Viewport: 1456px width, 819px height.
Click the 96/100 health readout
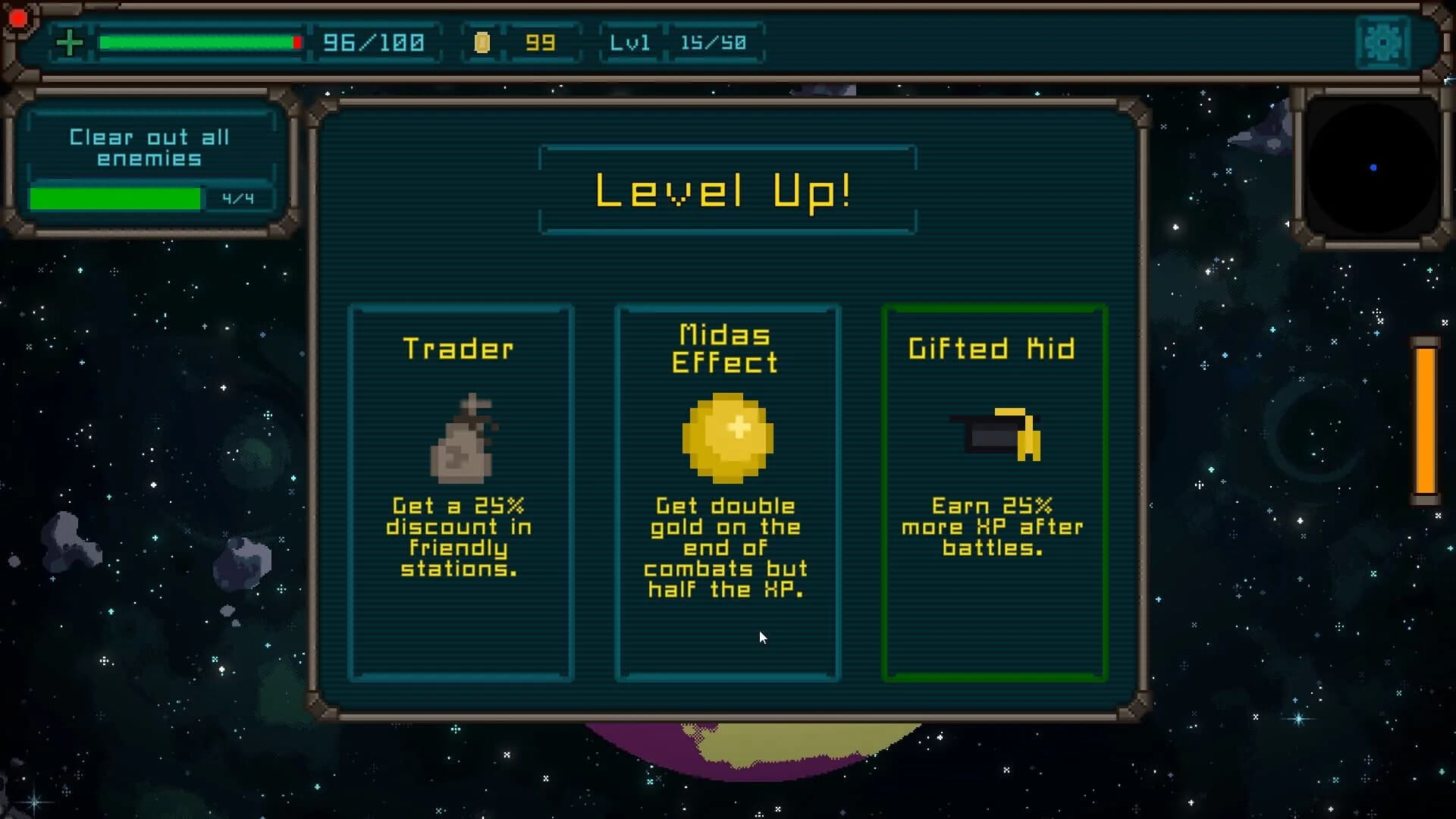(374, 43)
